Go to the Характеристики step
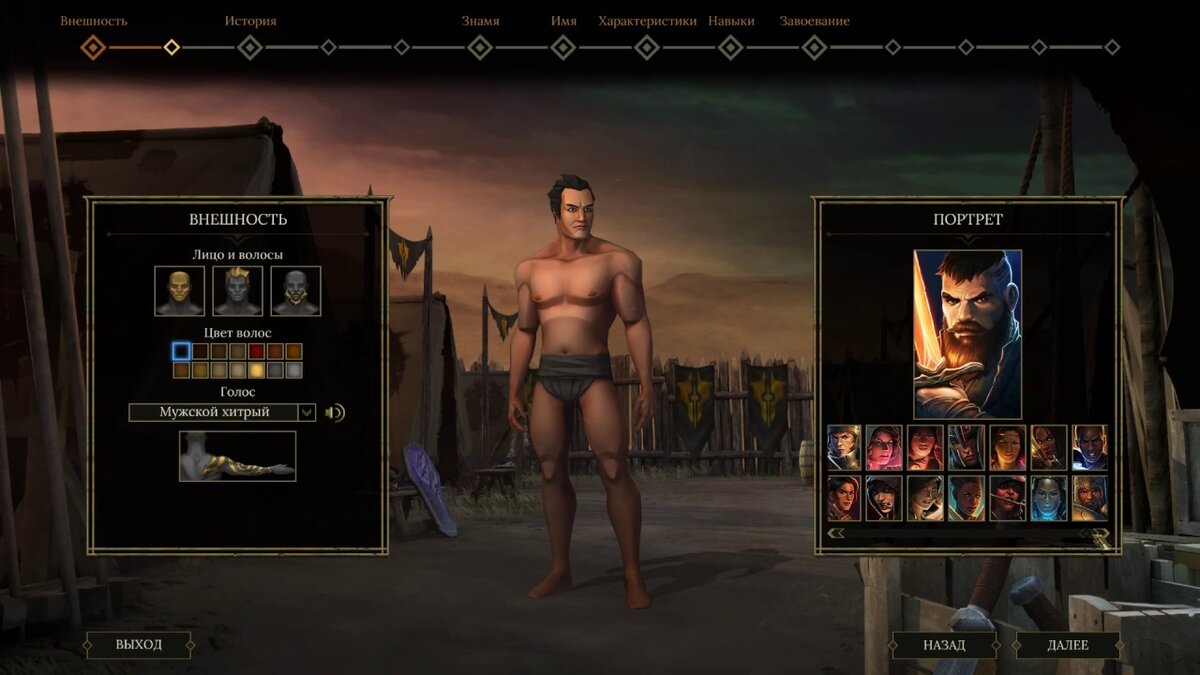This screenshot has width=1200, height=675. coord(647,47)
